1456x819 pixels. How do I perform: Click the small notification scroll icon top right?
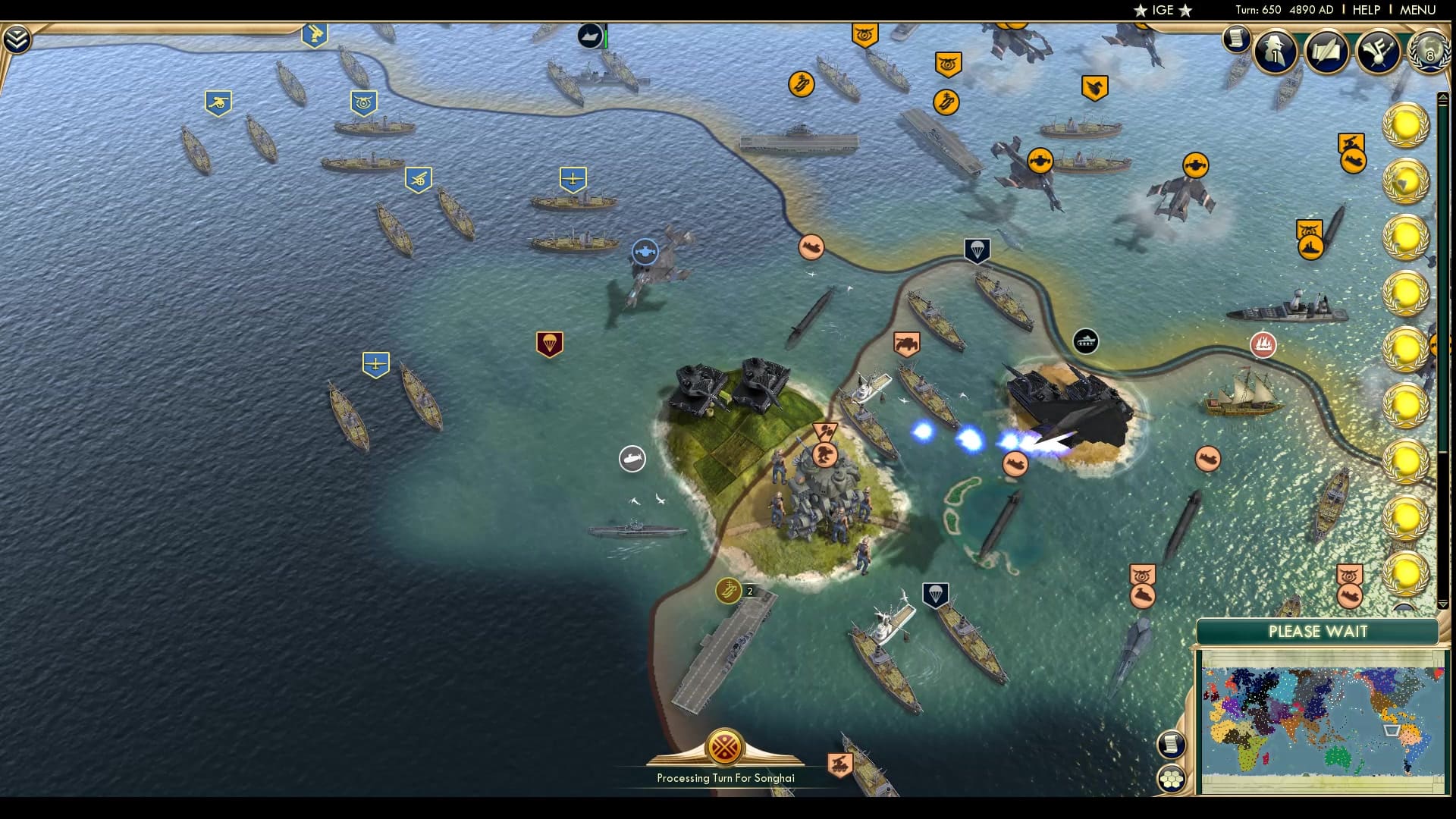[1237, 39]
